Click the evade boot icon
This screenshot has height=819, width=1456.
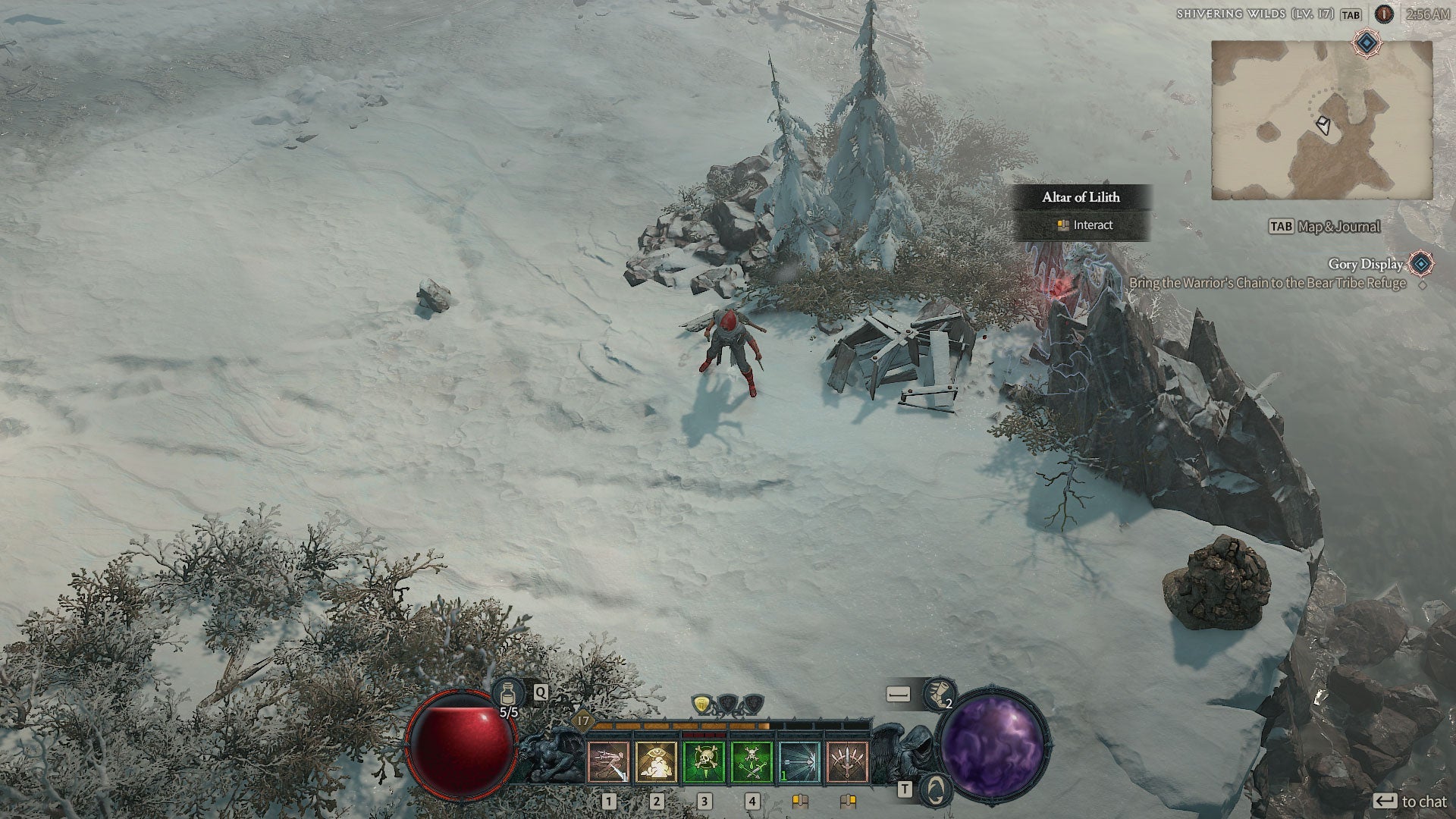(938, 693)
